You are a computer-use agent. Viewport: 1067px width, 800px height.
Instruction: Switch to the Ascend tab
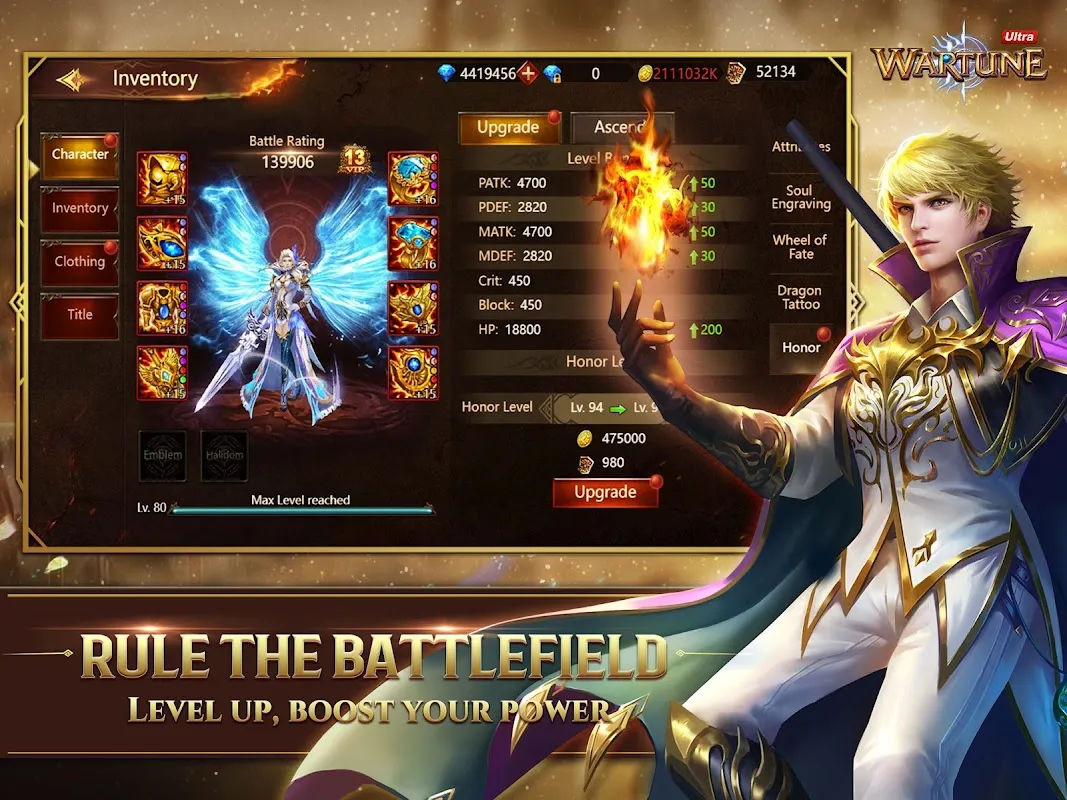pyautogui.click(x=620, y=128)
